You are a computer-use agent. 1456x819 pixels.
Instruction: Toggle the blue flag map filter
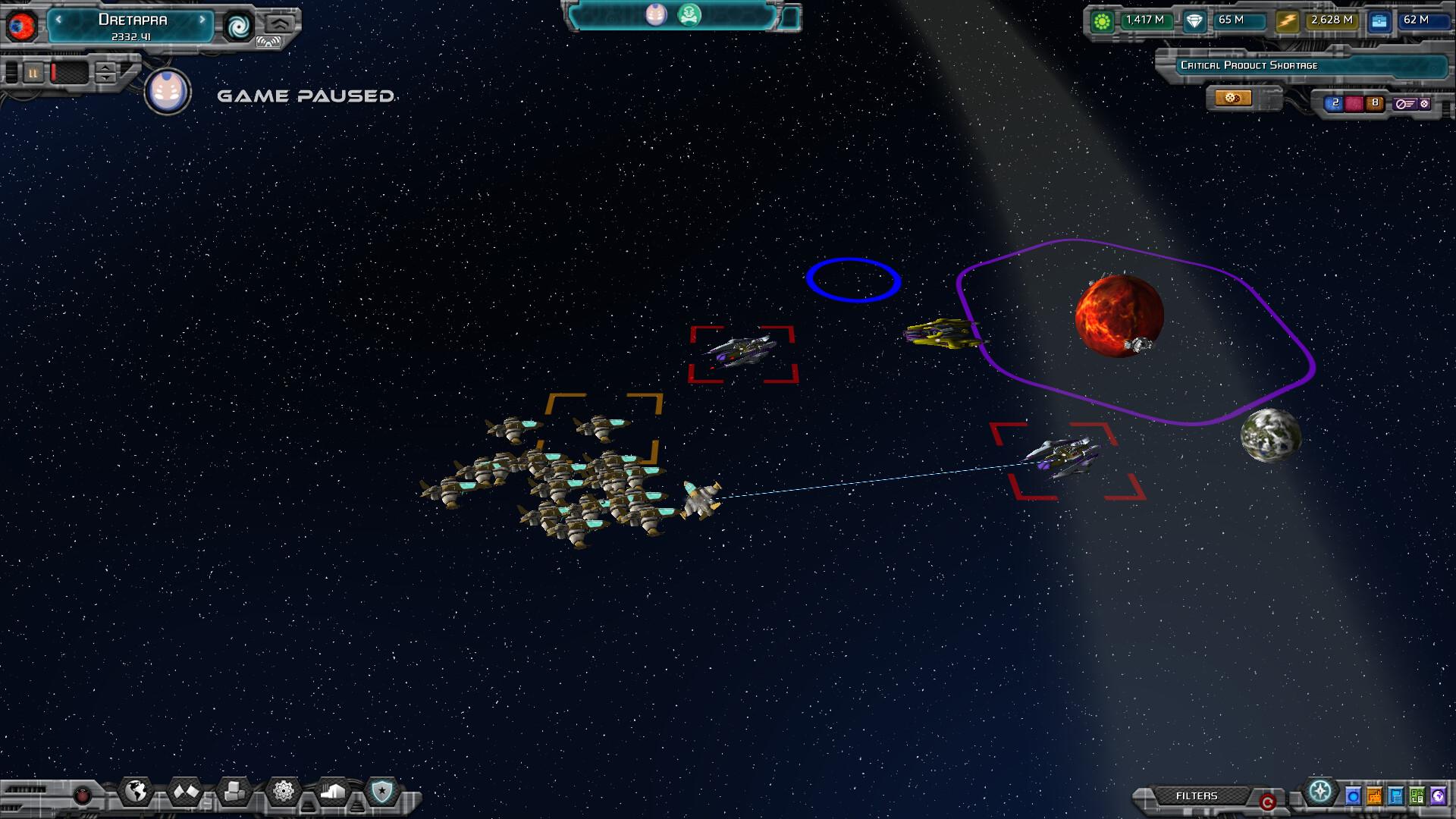(x=1396, y=795)
